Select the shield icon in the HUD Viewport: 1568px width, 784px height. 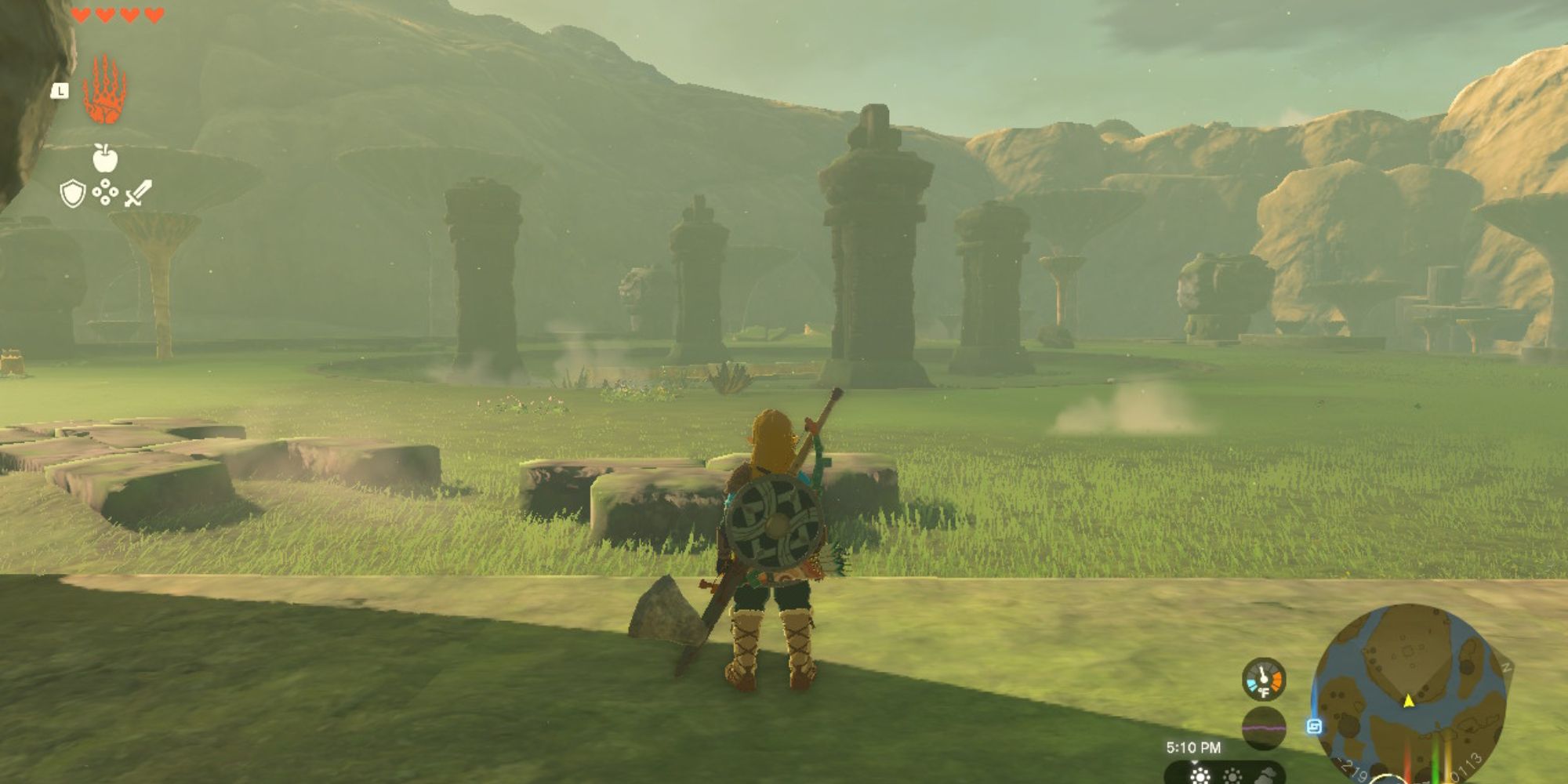click(72, 193)
